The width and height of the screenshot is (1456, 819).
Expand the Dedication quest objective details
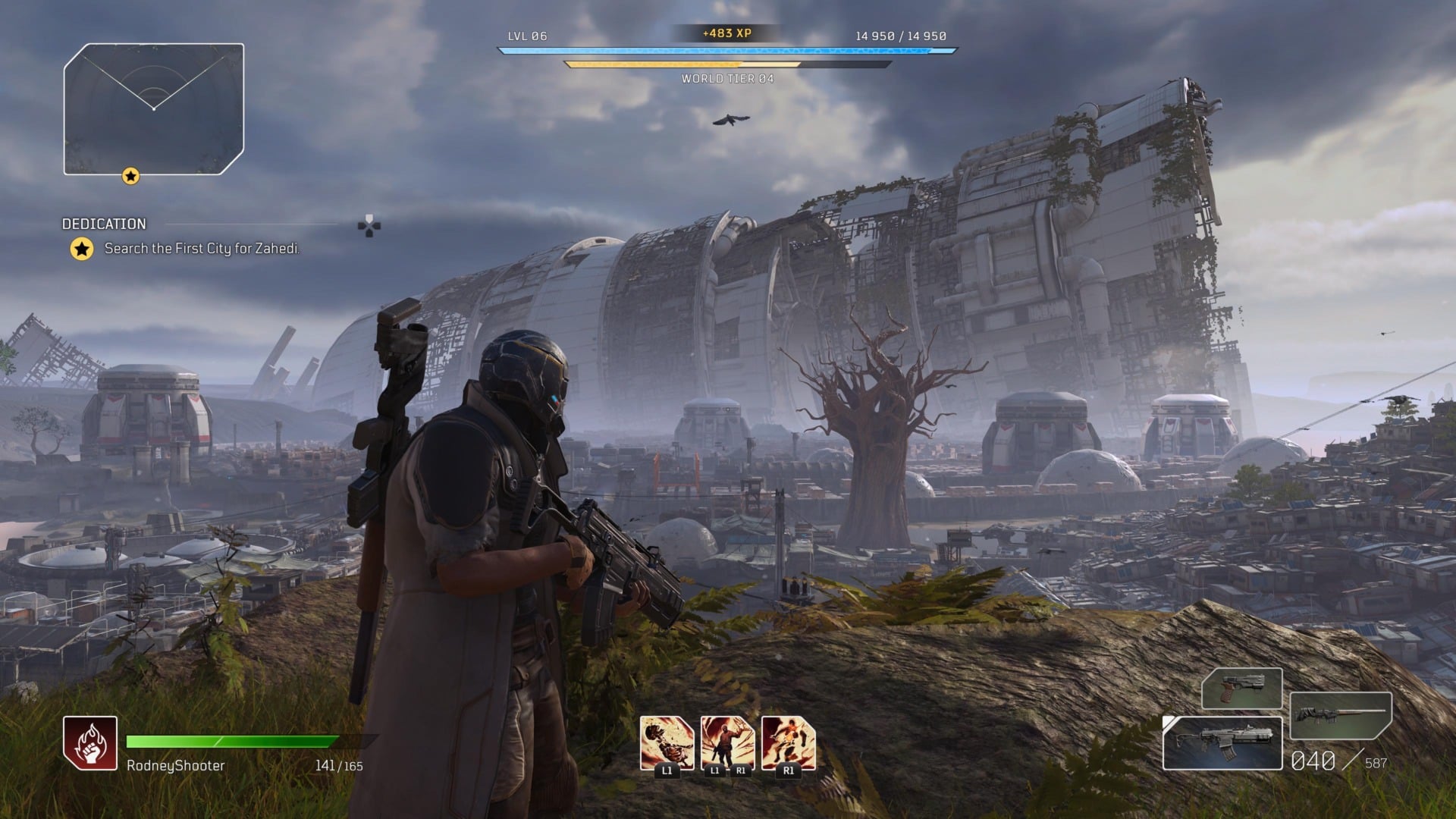coord(104,224)
